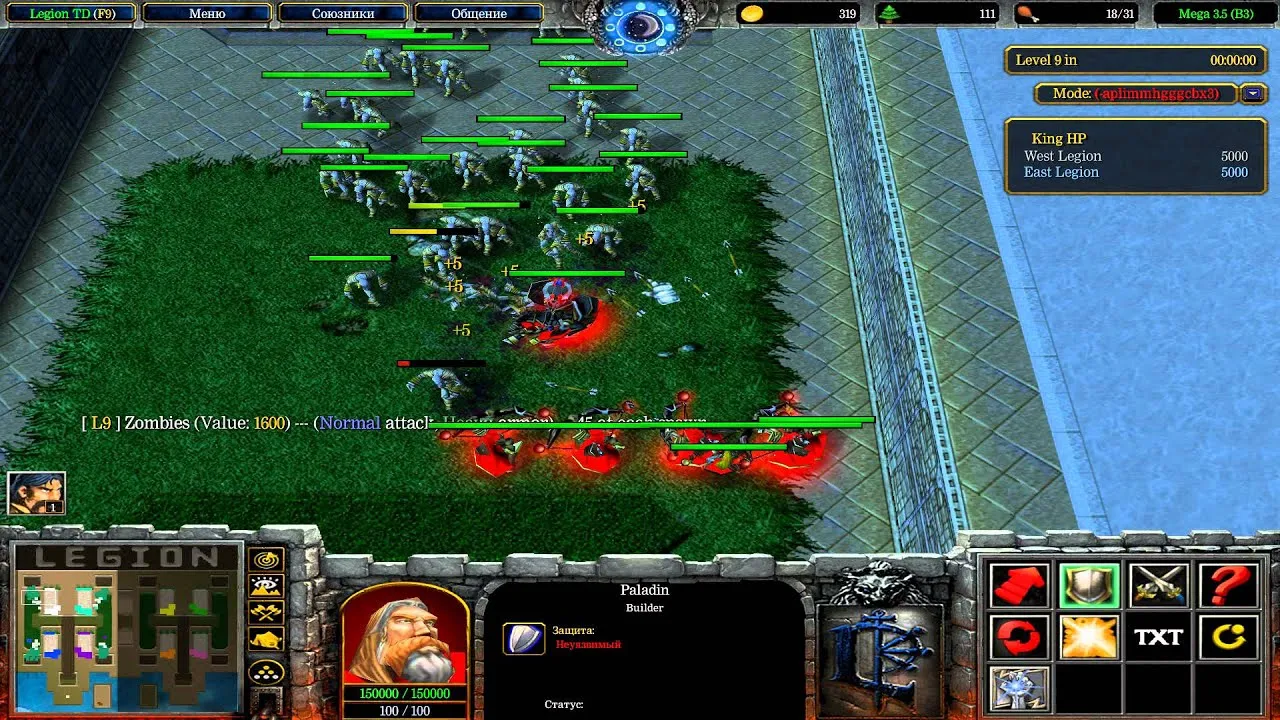Toggle creep camp display on minimap

(x=264, y=610)
